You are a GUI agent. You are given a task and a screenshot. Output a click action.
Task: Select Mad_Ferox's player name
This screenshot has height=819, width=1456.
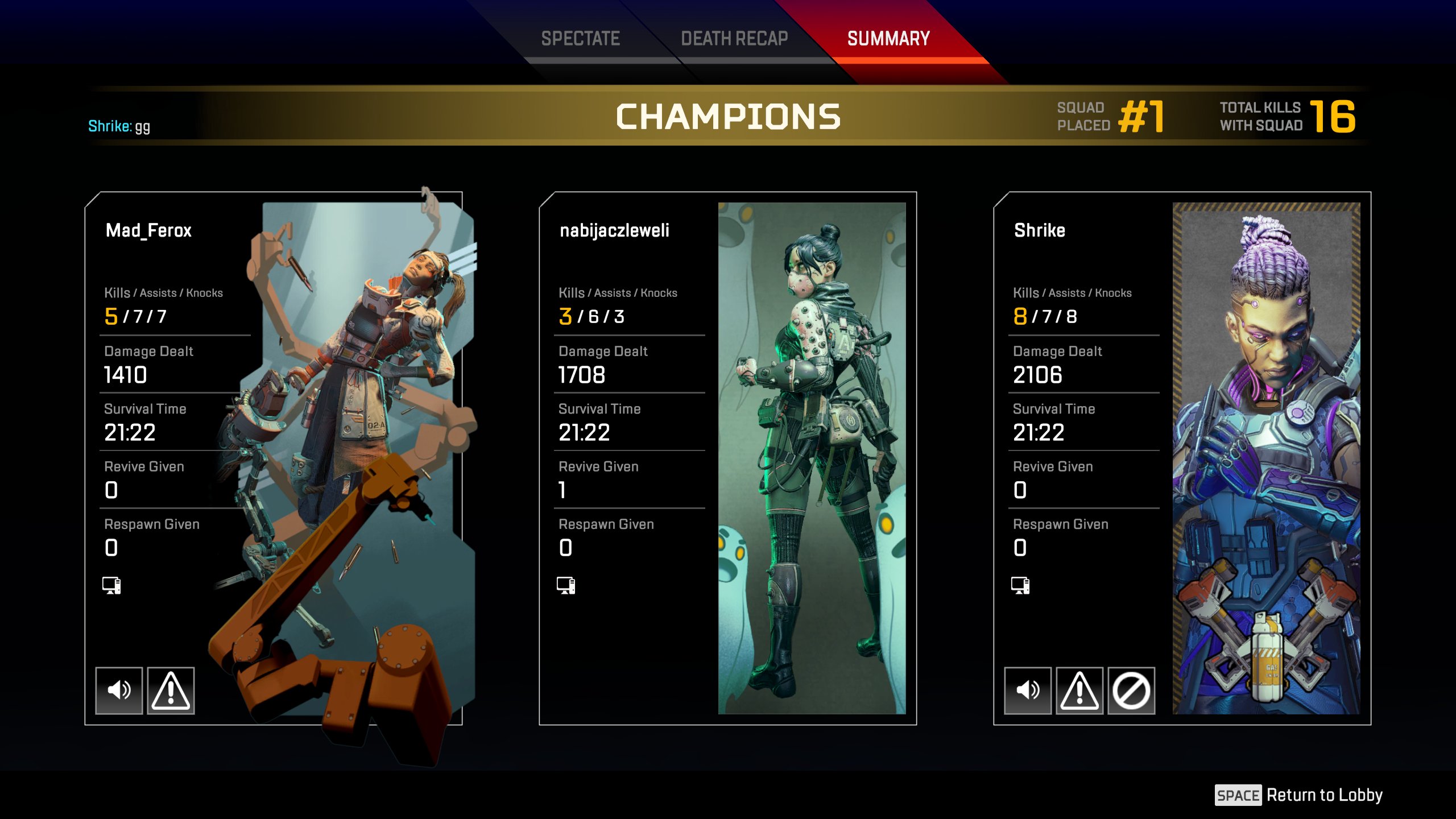pos(148,230)
